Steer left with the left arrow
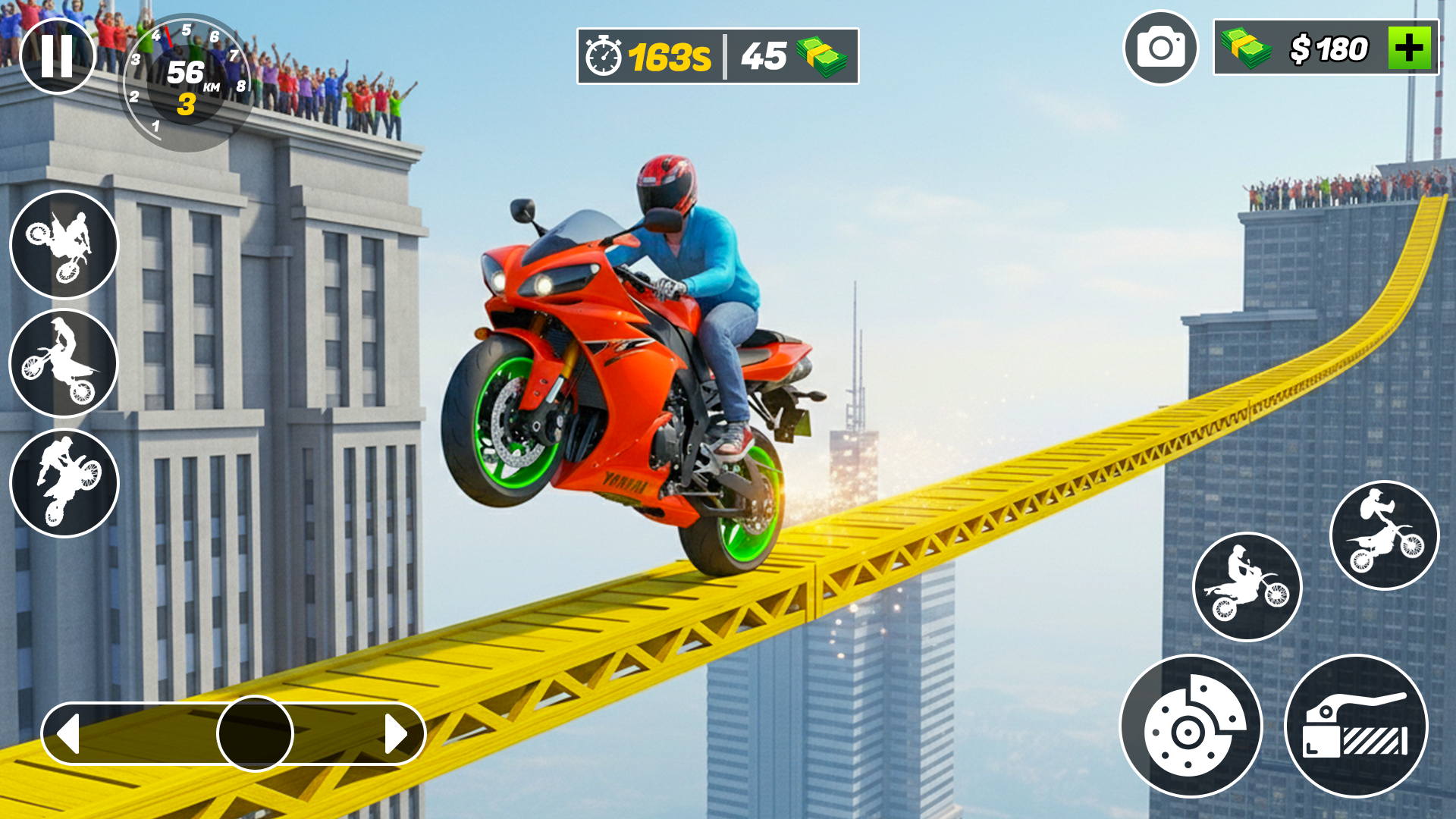Screen dimensions: 1456x819 pos(70,733)
